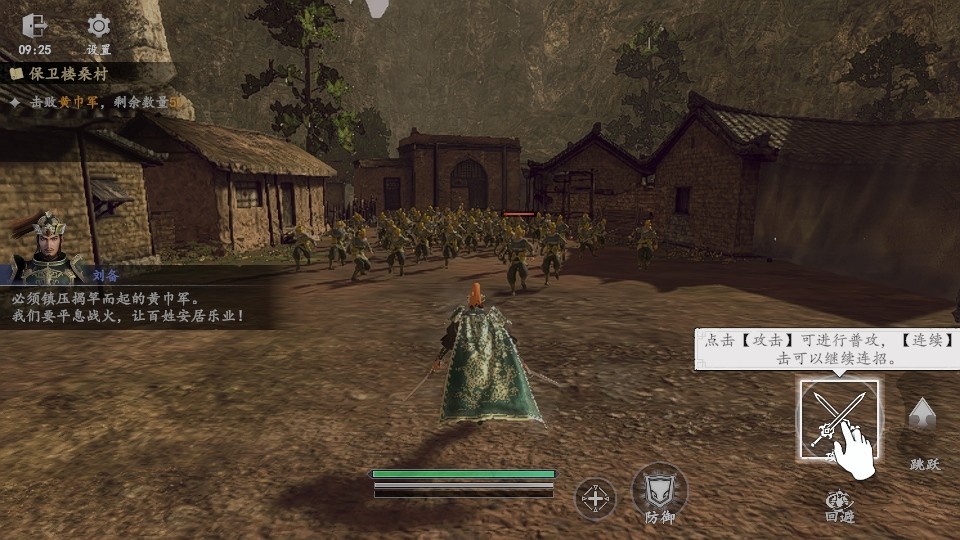Activate the 跳跃 jump button

pos(922,418)
